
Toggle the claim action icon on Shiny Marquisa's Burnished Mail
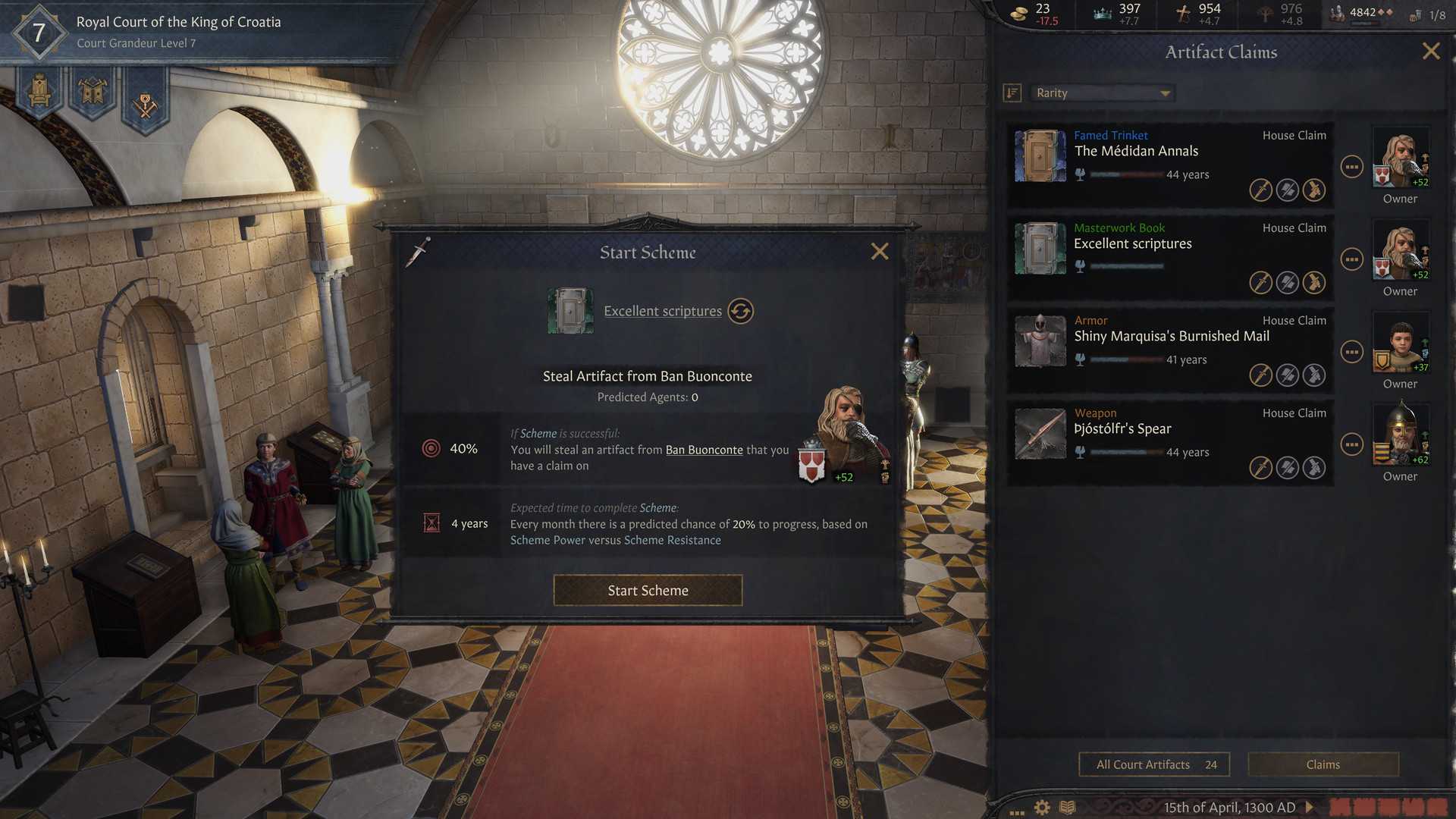[x=1316, y=375]
